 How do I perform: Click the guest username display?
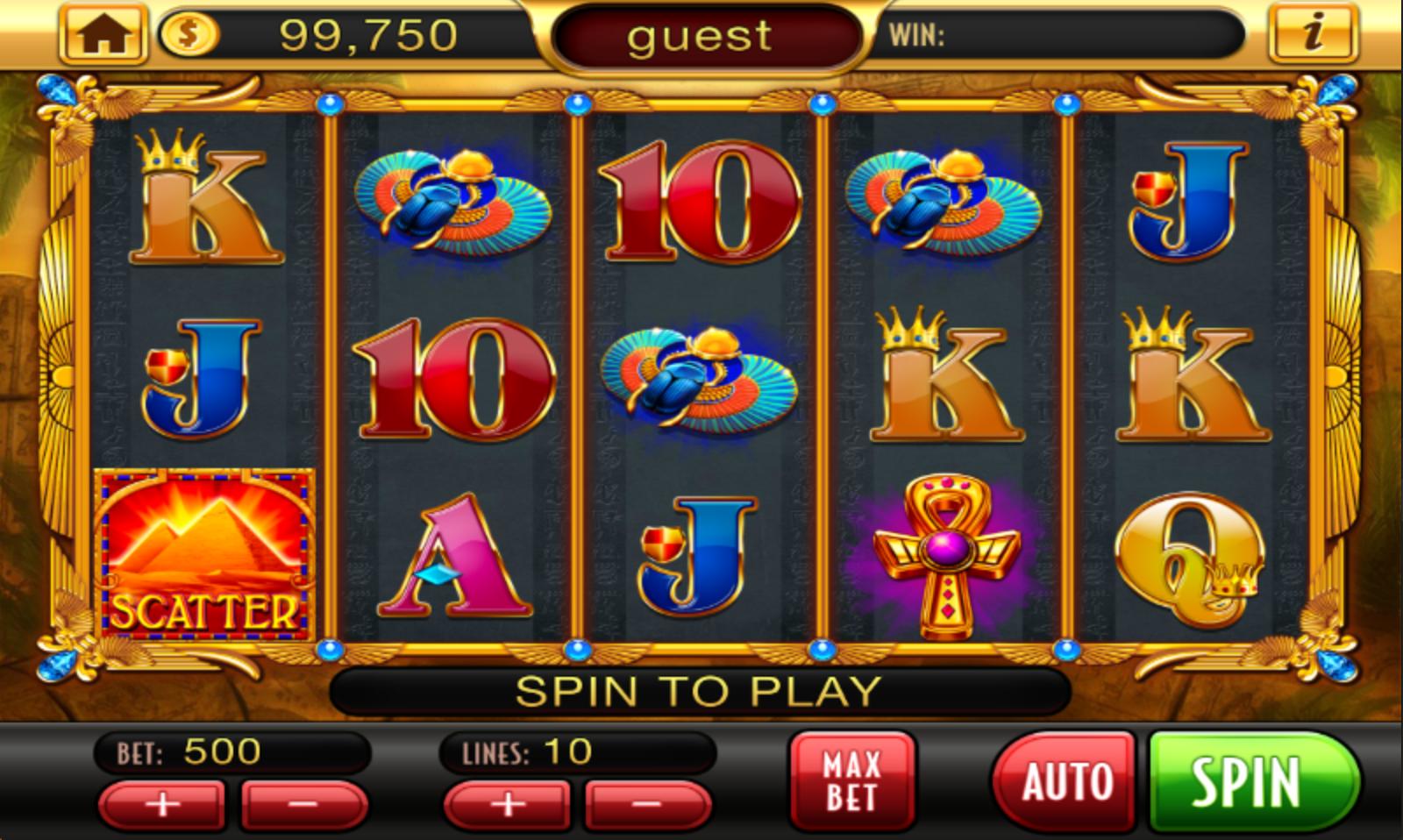pos(701,37)
